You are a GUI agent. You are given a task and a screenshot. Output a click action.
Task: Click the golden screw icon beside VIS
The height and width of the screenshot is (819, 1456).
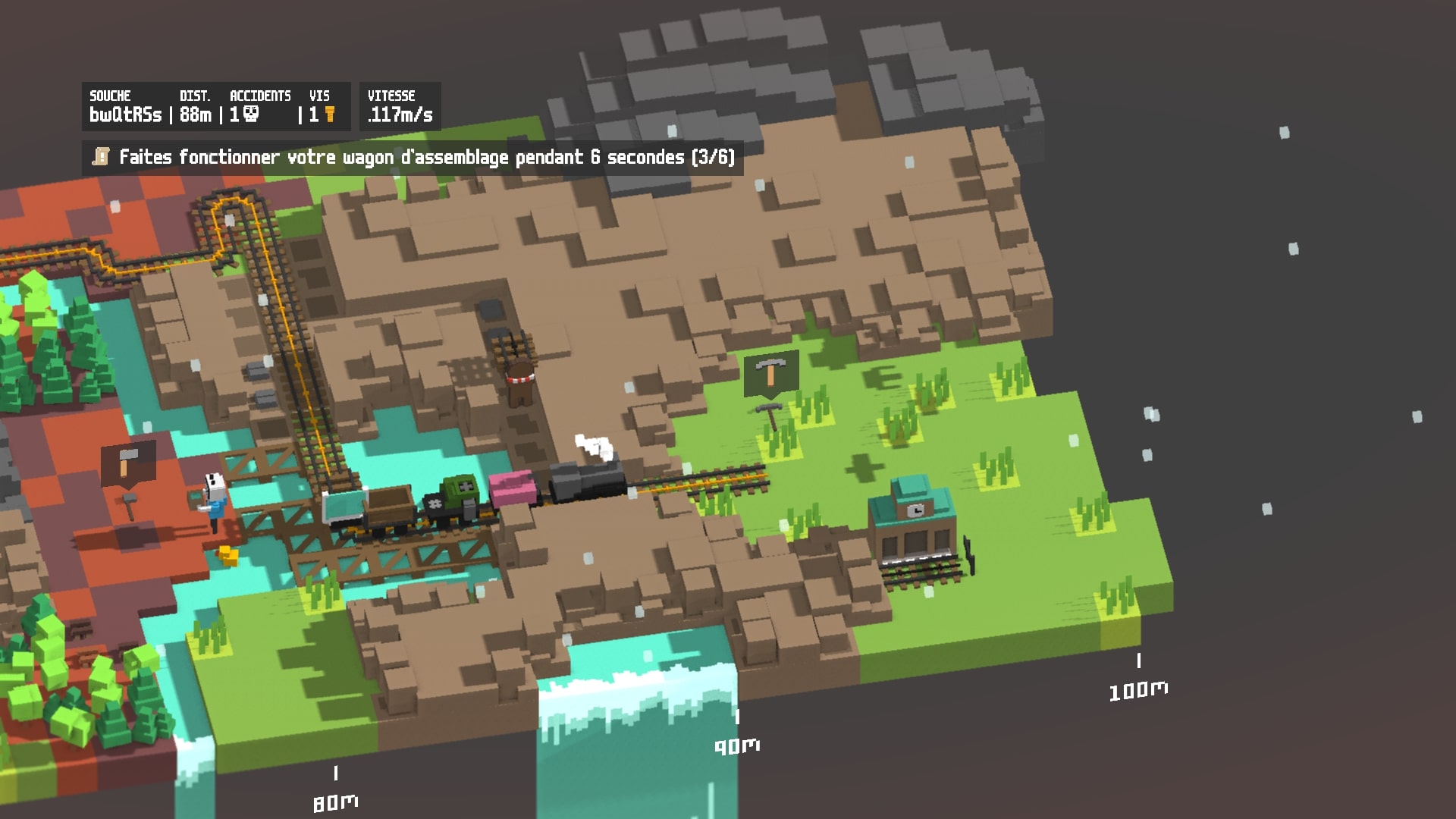click(330, 115)
